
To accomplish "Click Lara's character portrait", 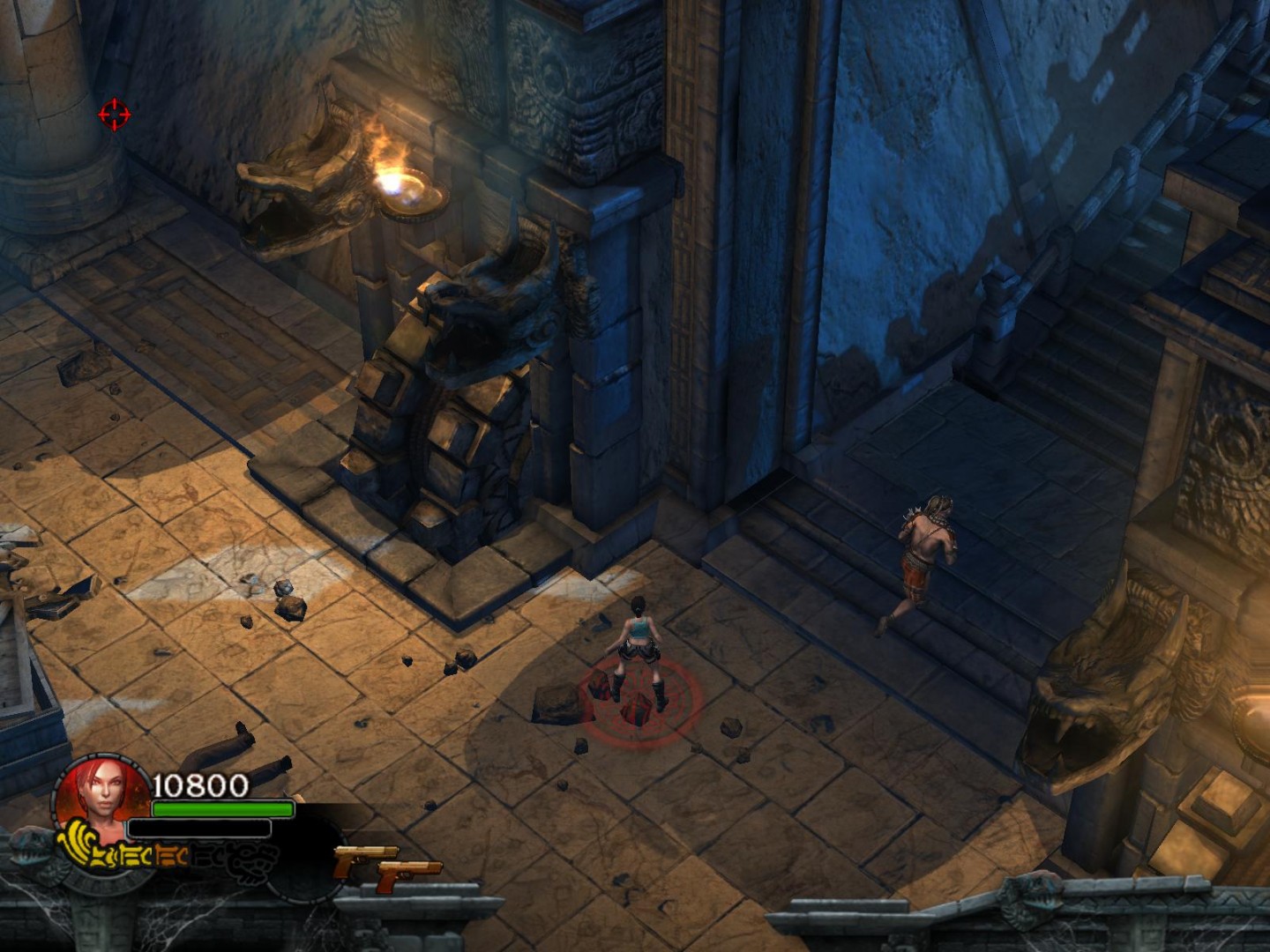I will 95,797.
